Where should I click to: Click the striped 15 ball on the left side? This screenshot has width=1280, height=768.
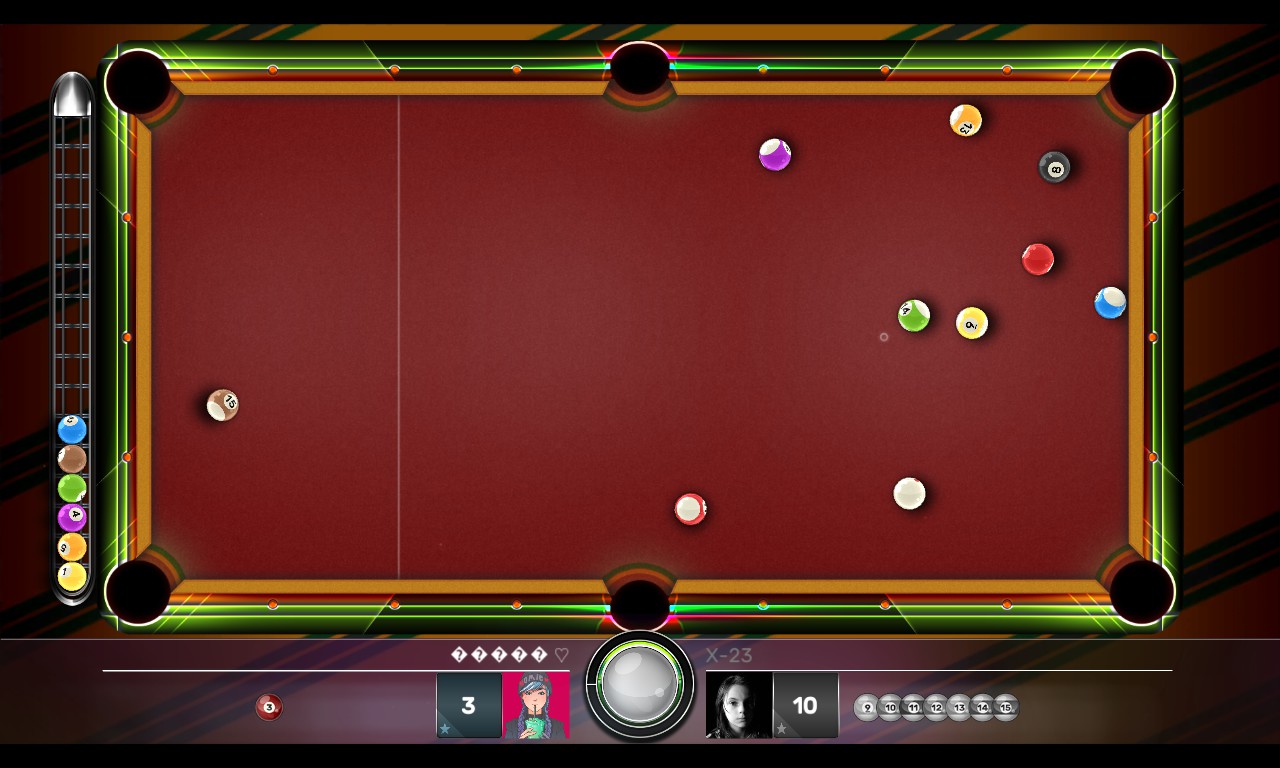coord(221,404)
